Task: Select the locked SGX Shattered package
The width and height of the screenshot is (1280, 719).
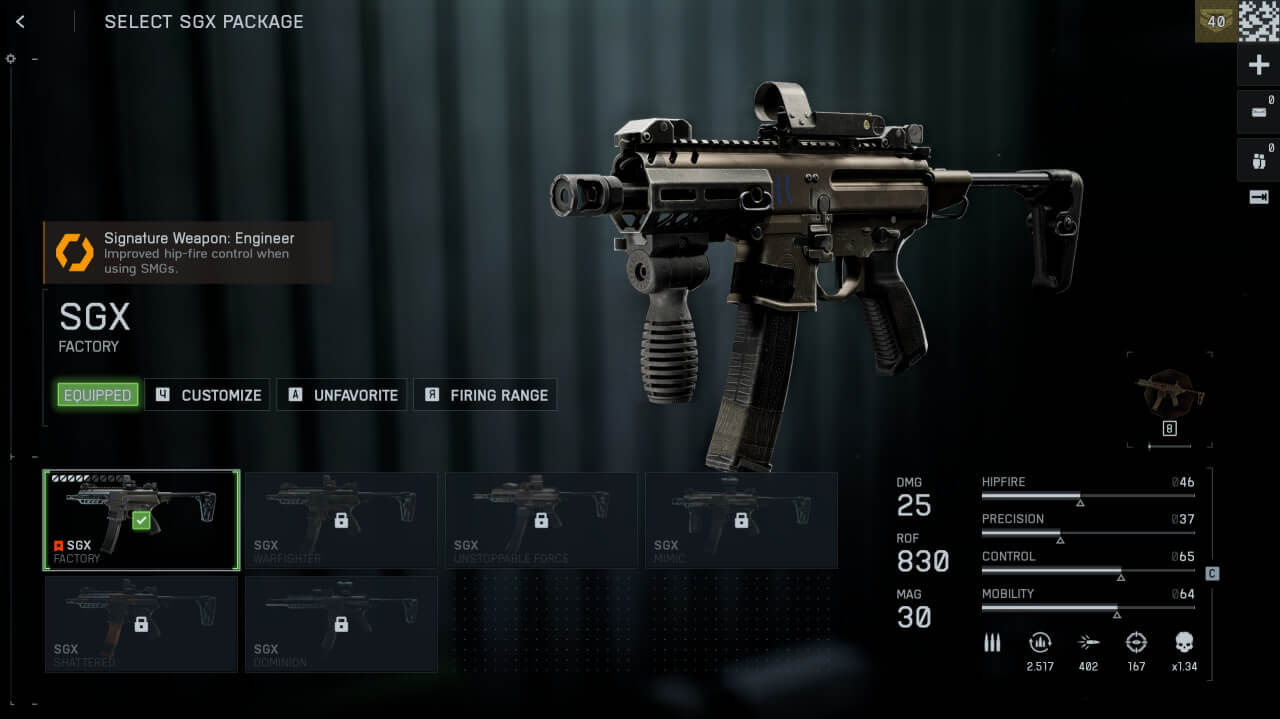Action: pos(141,624)
